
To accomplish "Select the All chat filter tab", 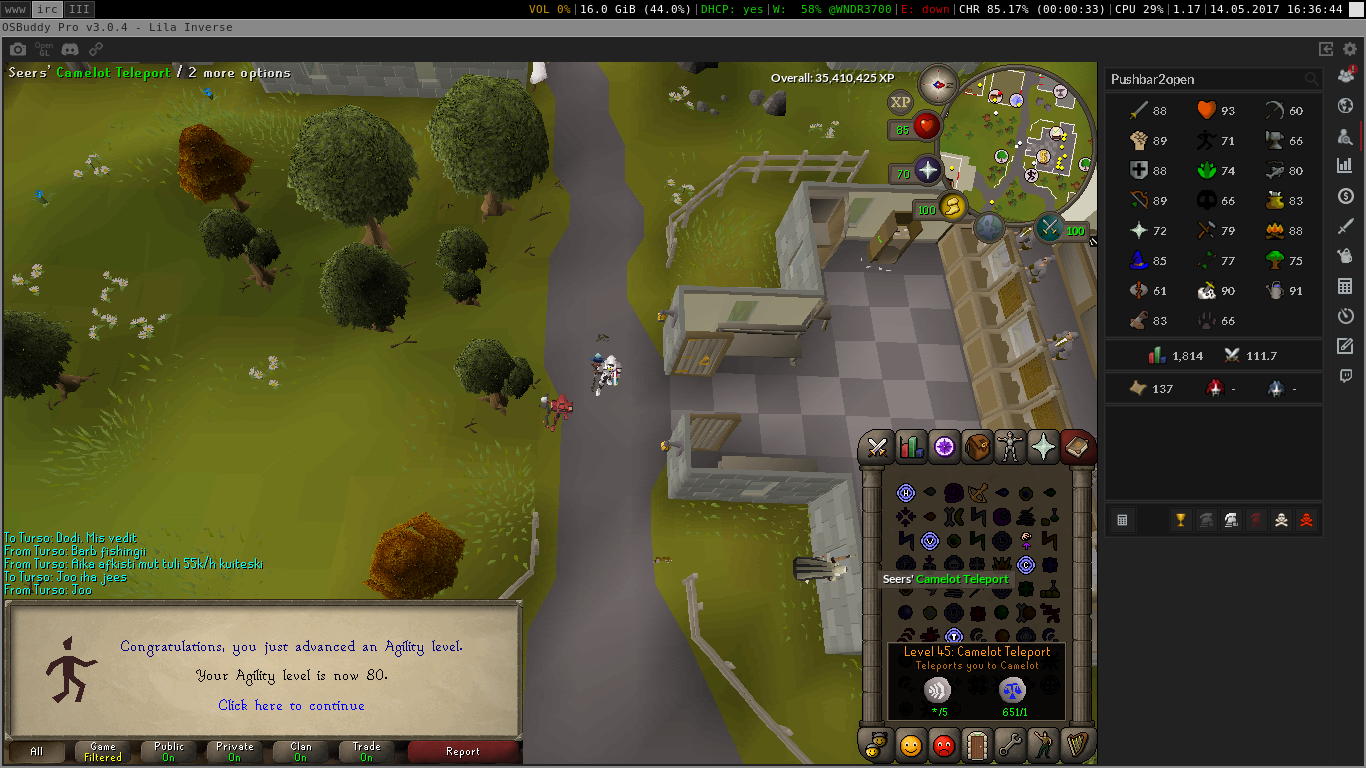I will click(37, 751).
